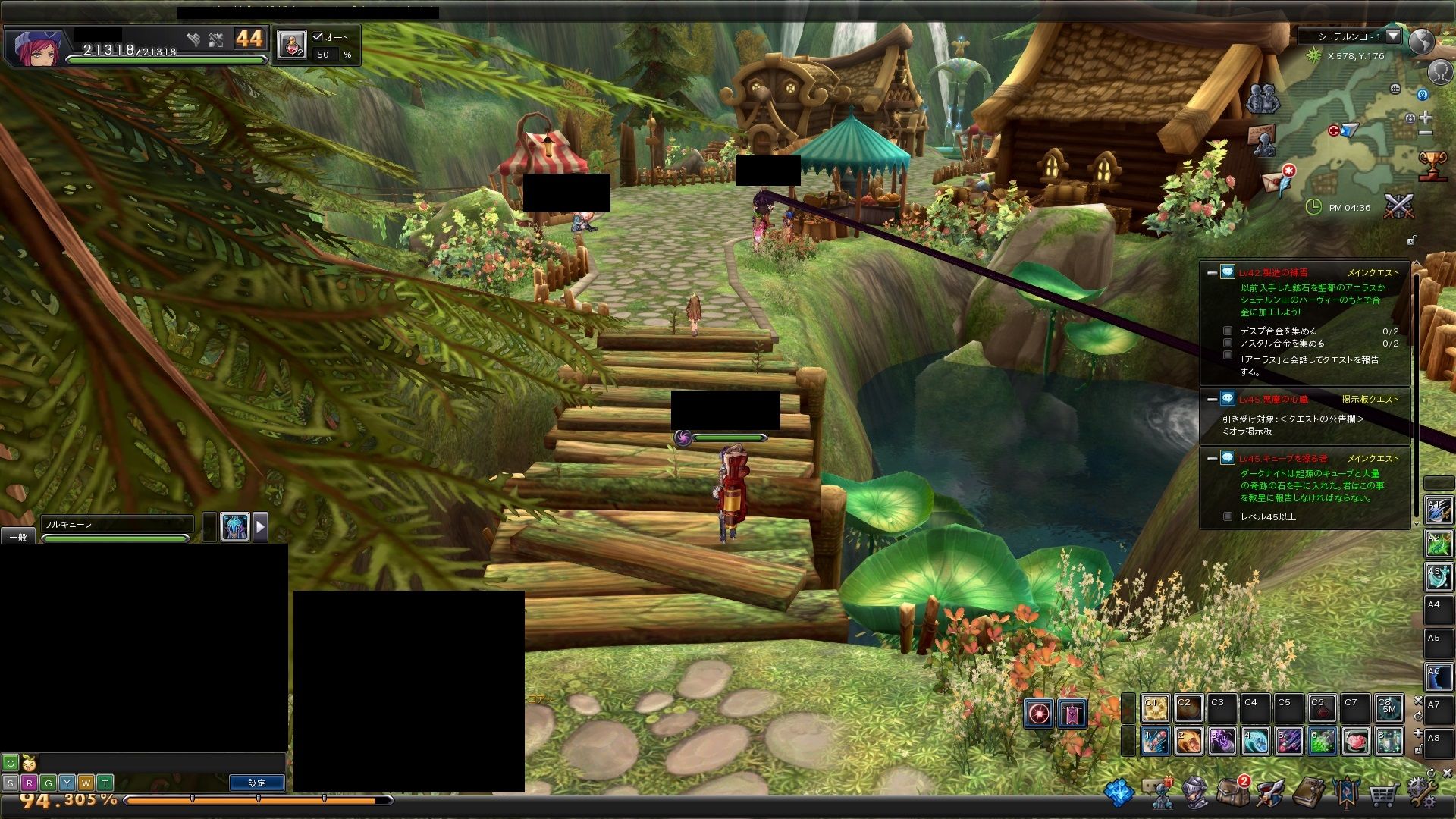Activate the shield skill in slot 8

[x=1389, y=741]
